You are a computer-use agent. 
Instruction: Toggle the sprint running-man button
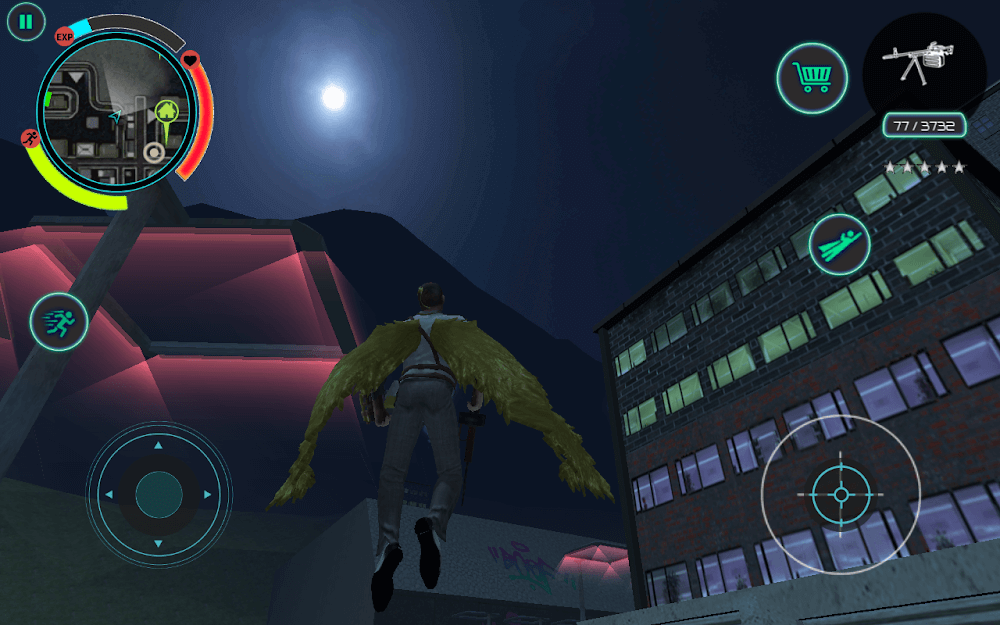point(59,322)
